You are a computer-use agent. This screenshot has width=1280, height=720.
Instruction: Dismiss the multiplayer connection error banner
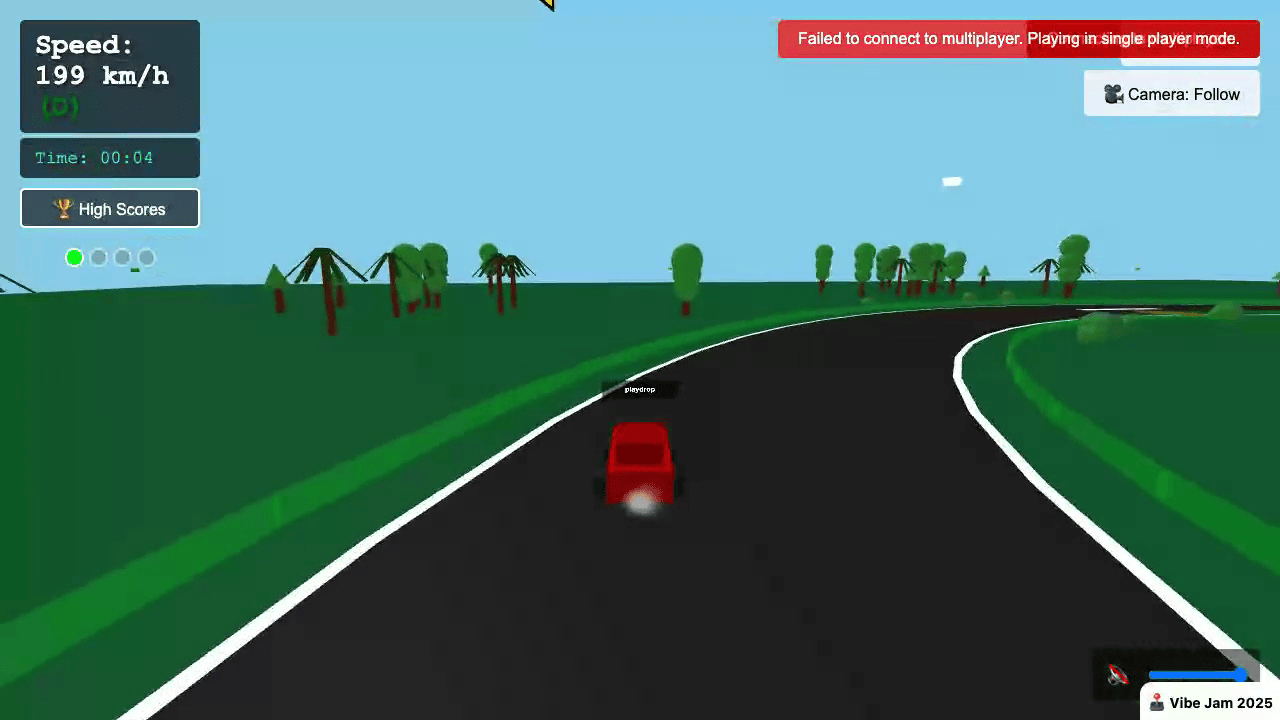click(x=1018, y=38)
